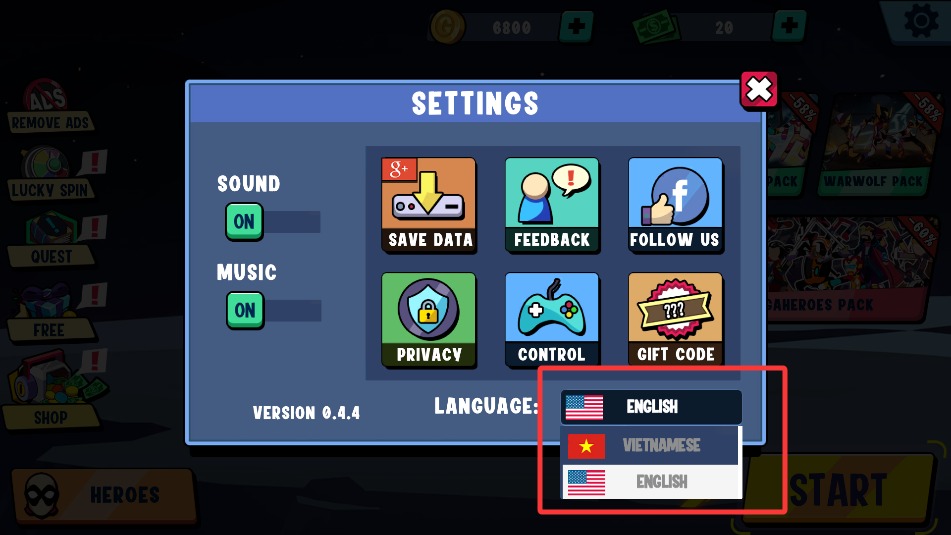Select English in the dropdown list
The width and height of the screenshot is (951, 535).
(x=651, y=482)
